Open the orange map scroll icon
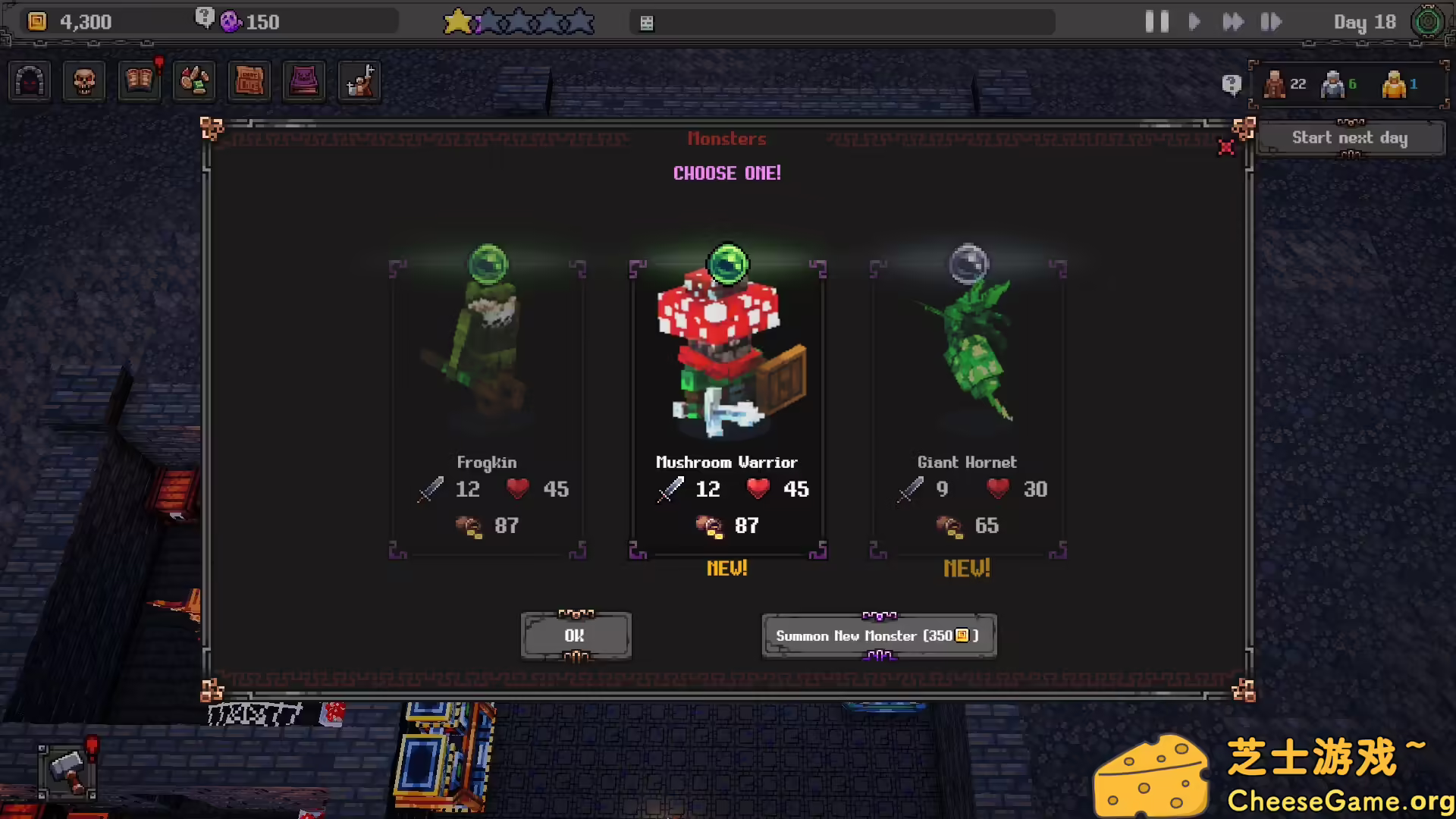The width and height of the screenshot is (1456, 819). pos(249,81)
